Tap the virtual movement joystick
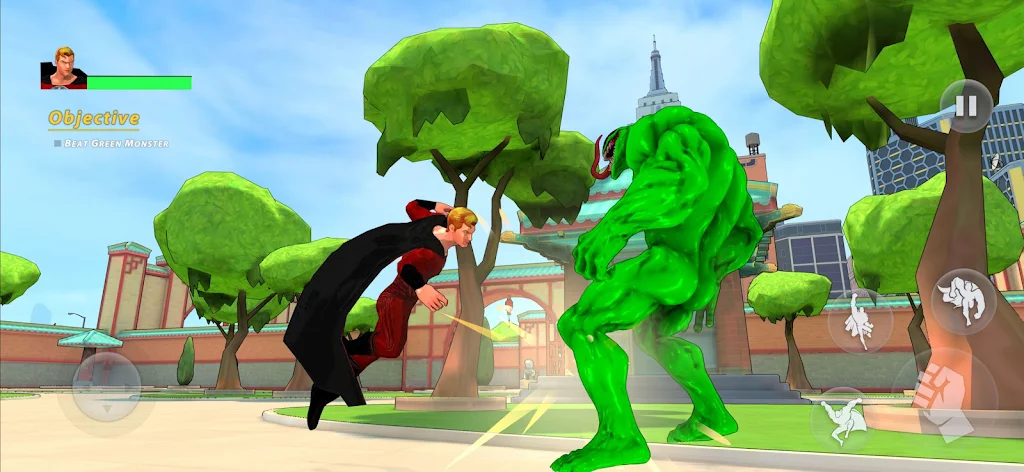The width and height of the screenshot is (1024, 472). click(x=106, y=386)
